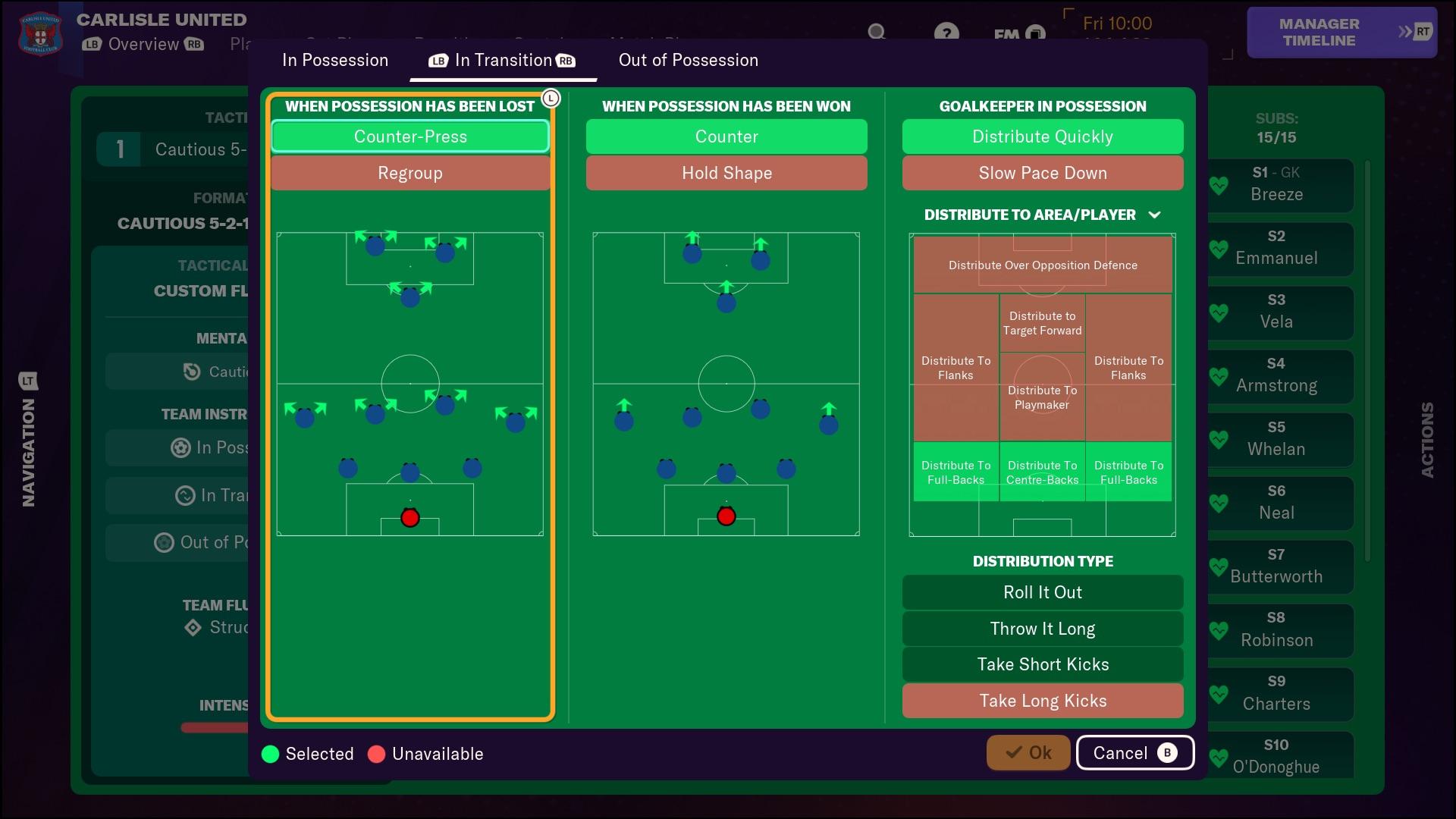This screenshot has height=819, width=1456.
Task: Select substitute S5 Whelan from the list
Action: click(x=1277, y=440)
